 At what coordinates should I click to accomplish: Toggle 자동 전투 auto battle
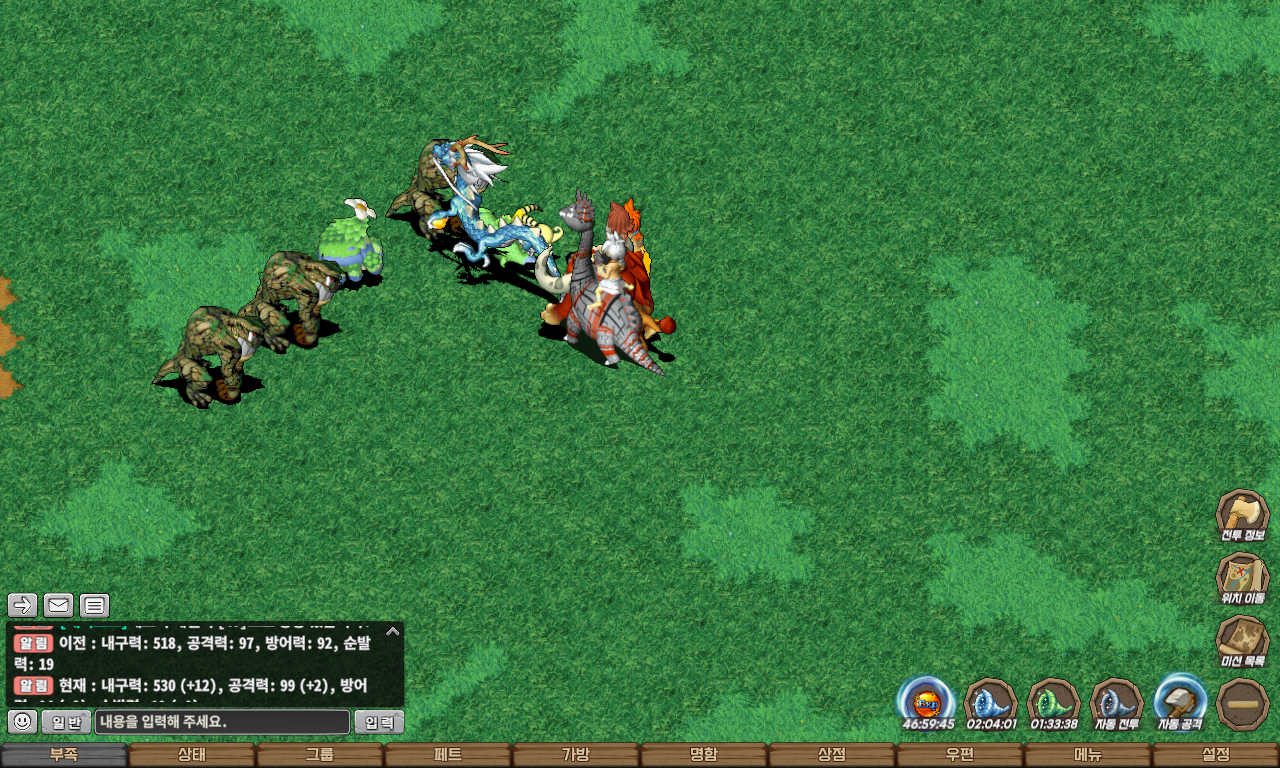(1116, 702)
